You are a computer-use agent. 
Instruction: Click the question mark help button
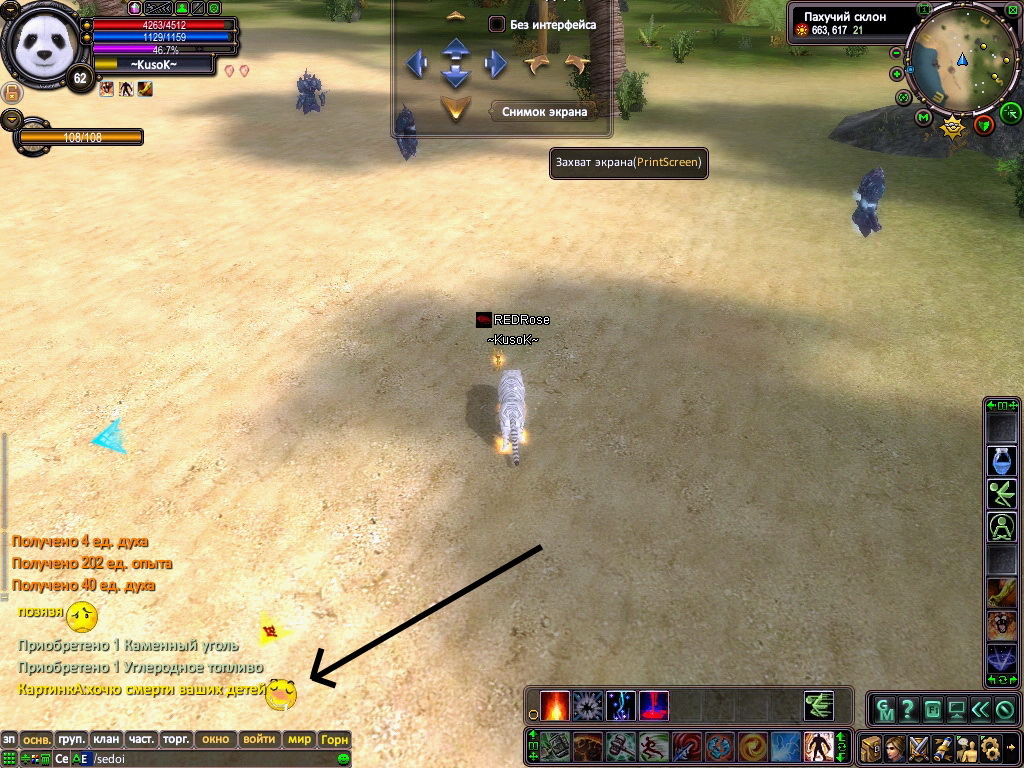click(x=908, y=710)
